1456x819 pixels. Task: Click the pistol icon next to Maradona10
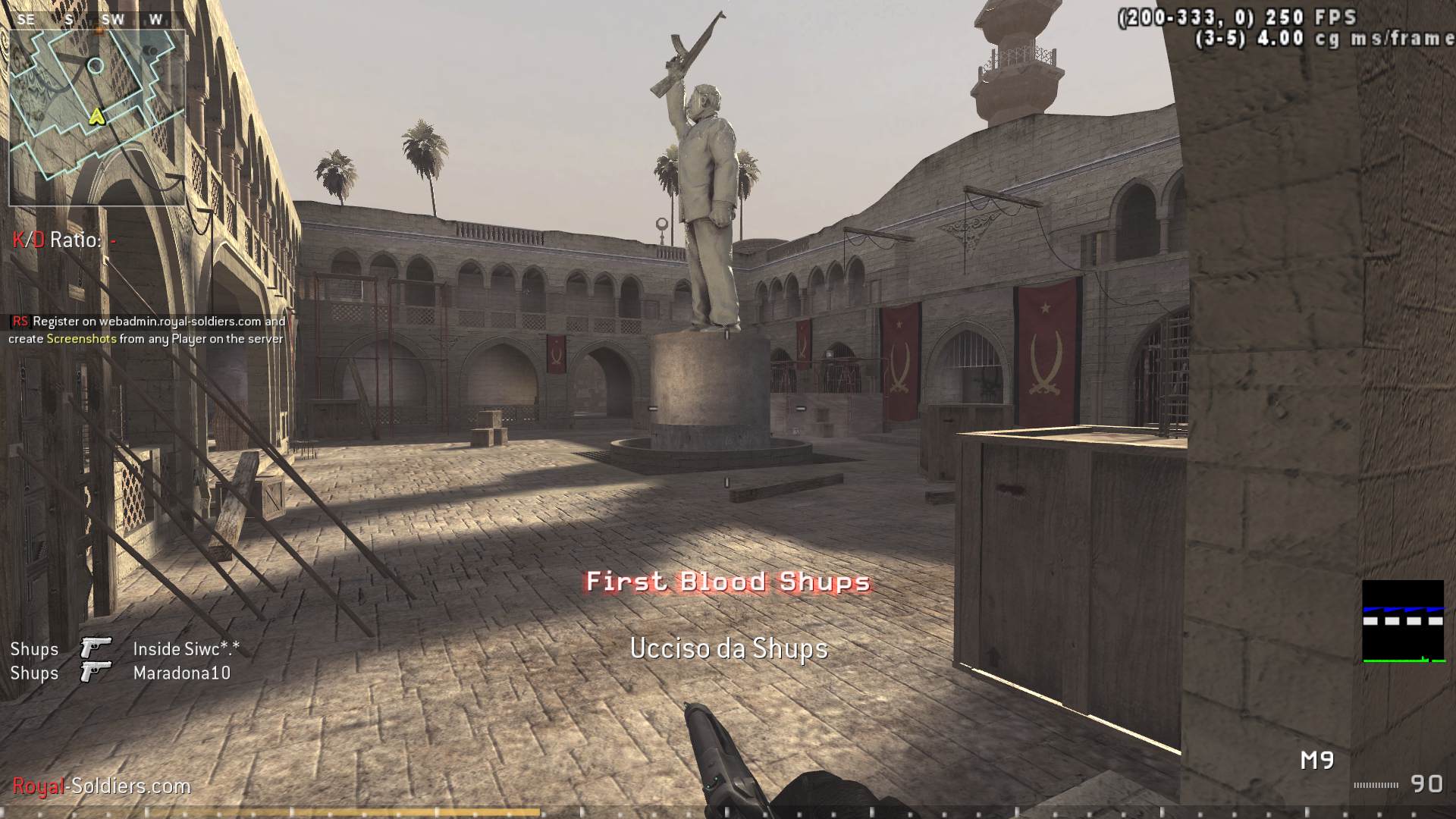94,673
